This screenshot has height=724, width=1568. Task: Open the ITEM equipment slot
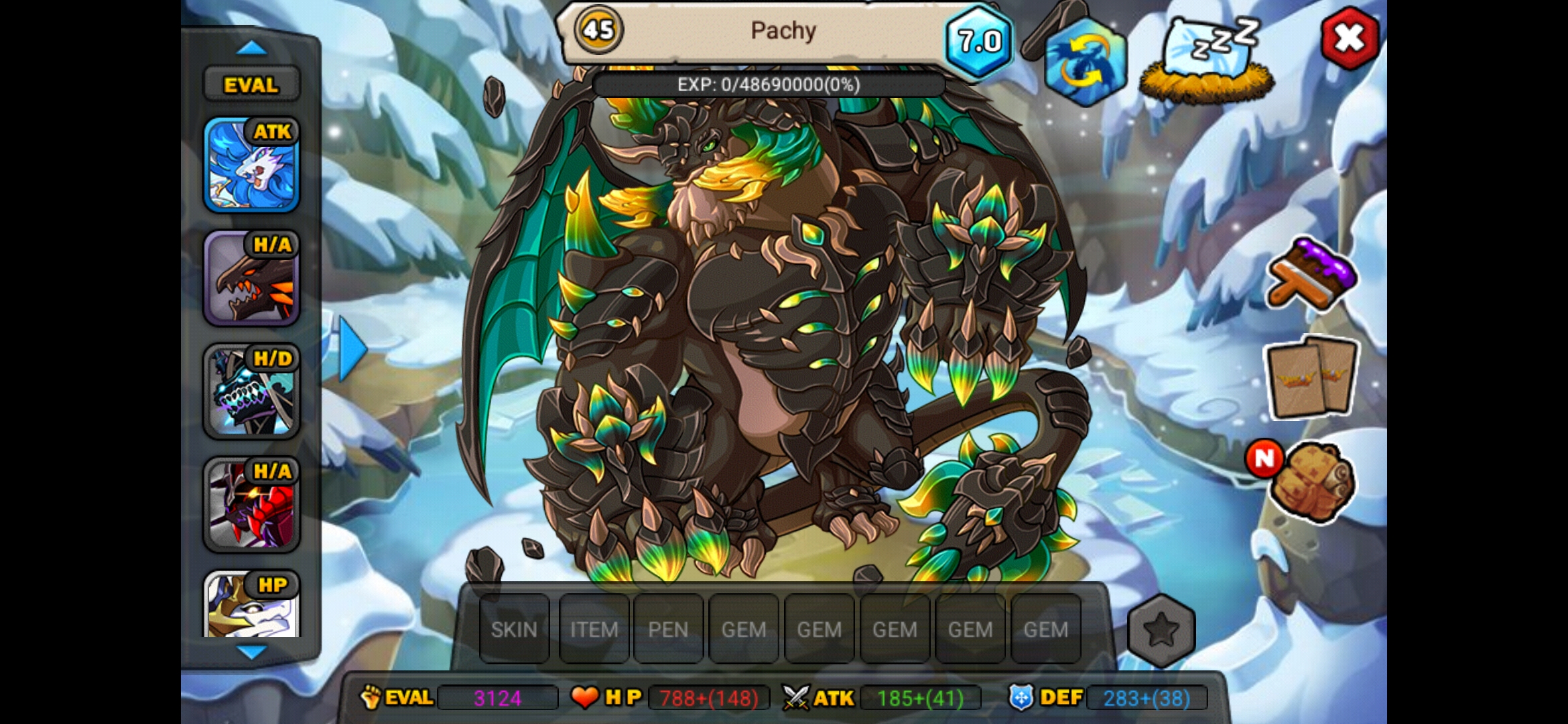coord(594,629)
